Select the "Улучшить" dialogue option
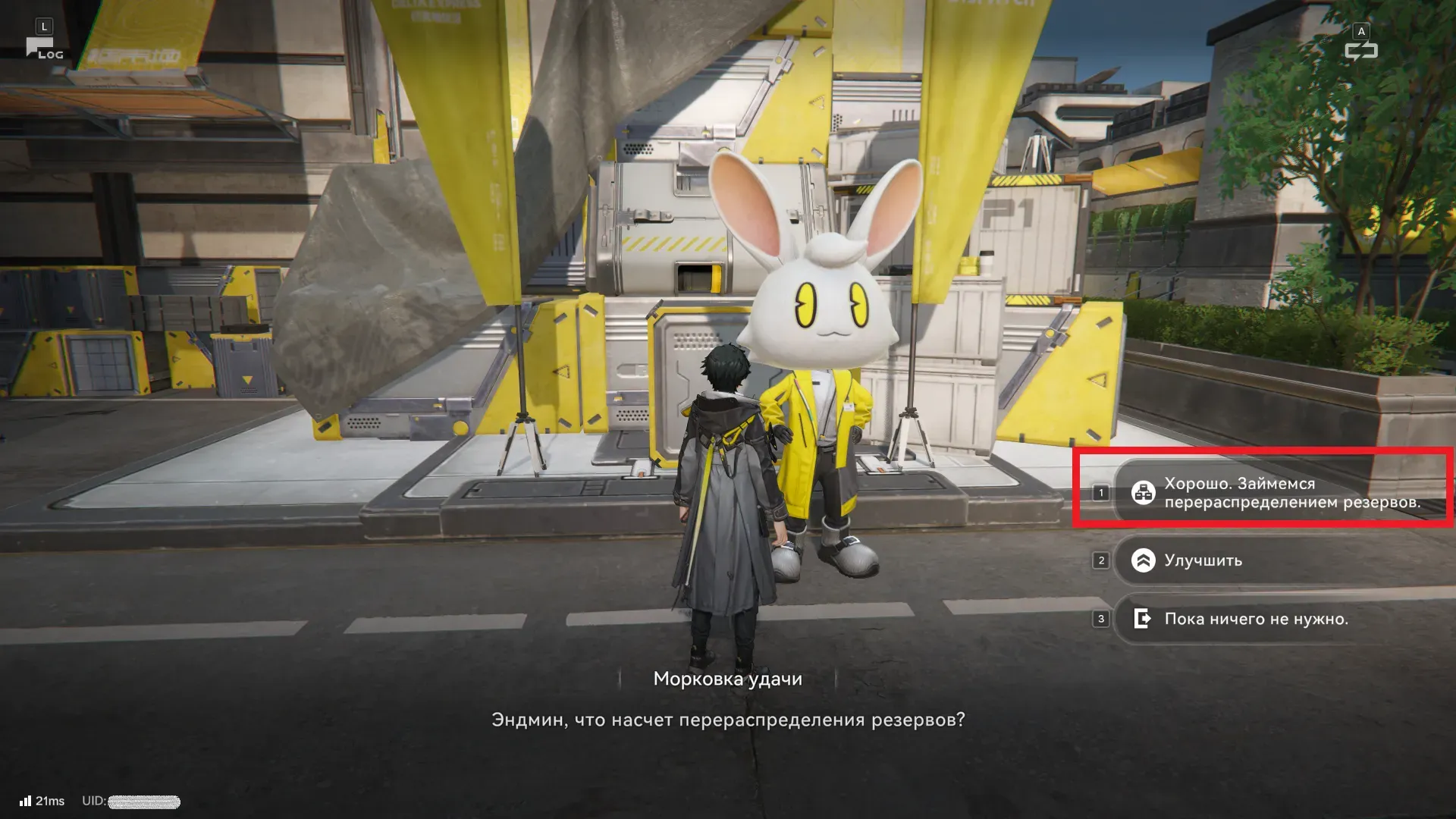The width and height of the screenshot is (1456, 819). [1282, 560]
